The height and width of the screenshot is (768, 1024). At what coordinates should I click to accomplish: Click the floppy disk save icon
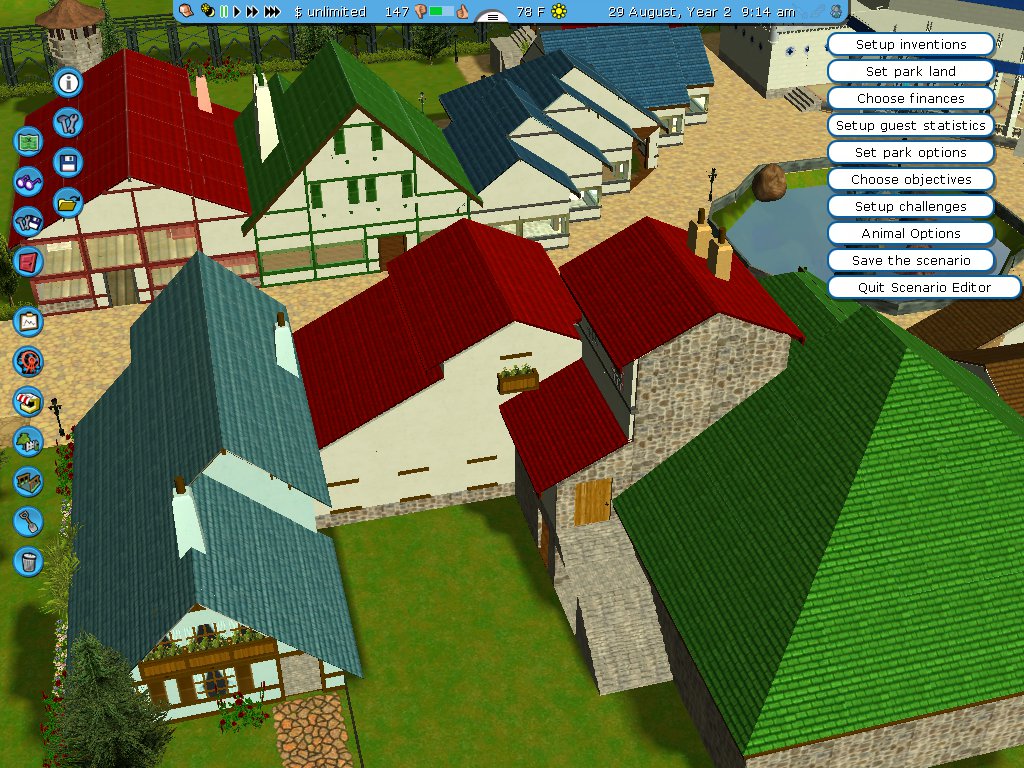pyautogui.click(x=69, y=162)
